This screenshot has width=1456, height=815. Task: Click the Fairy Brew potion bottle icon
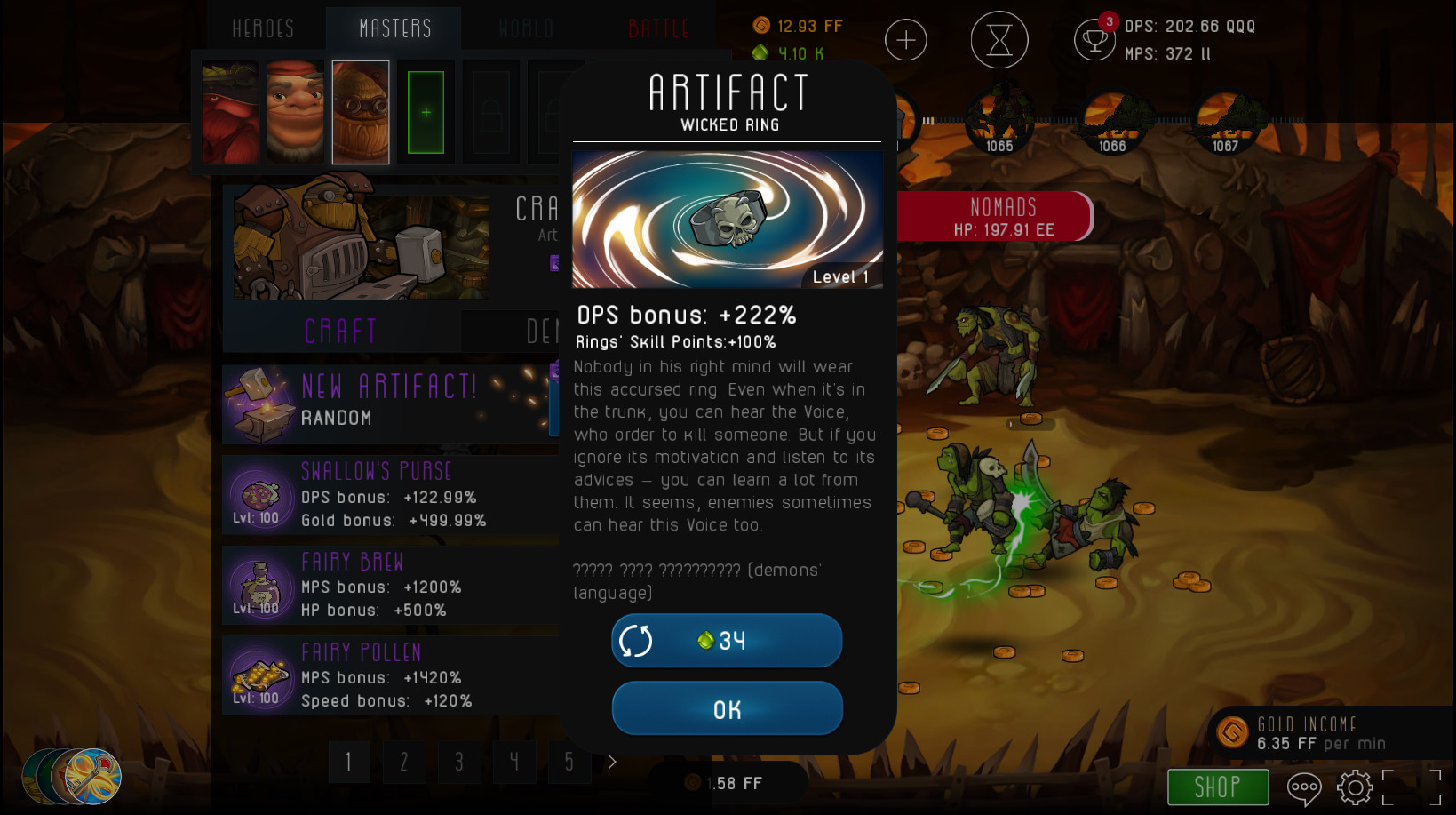(258, 584)
